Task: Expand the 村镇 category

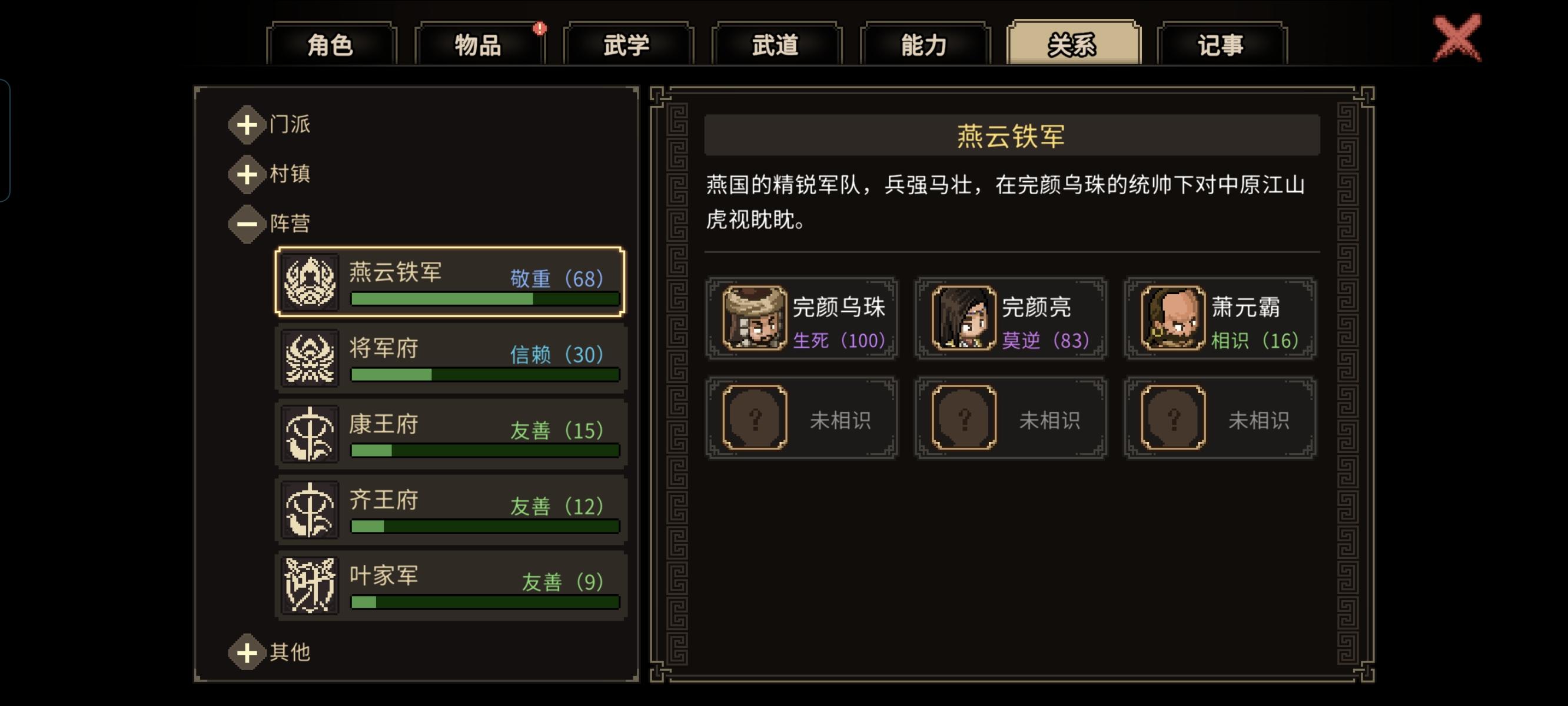Action: tap(247, 174)
